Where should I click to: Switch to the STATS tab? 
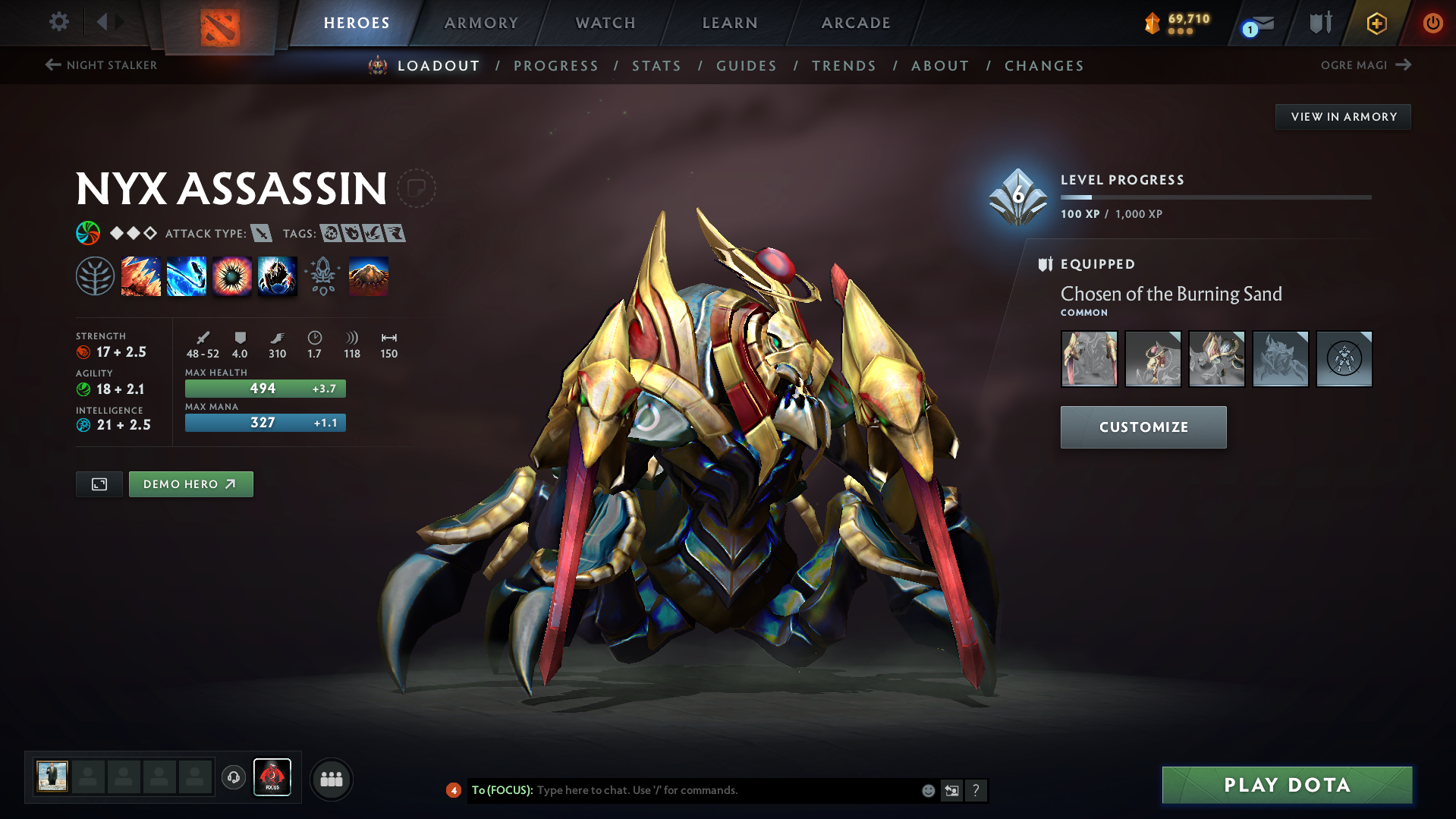656,65
